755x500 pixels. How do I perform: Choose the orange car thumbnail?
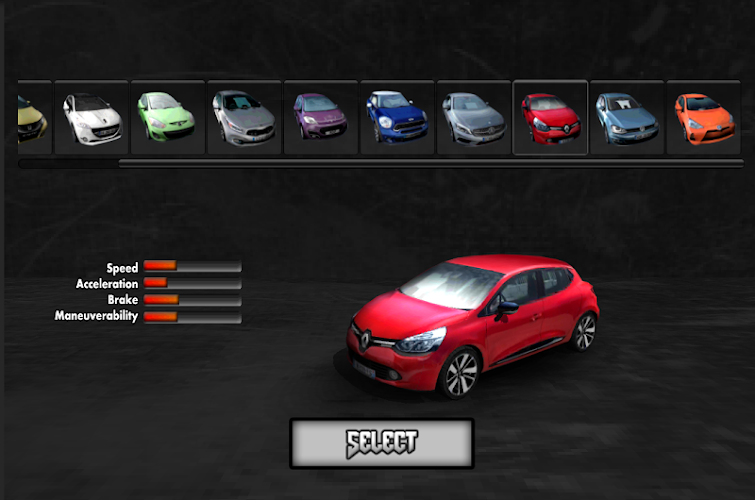(703, 118)
